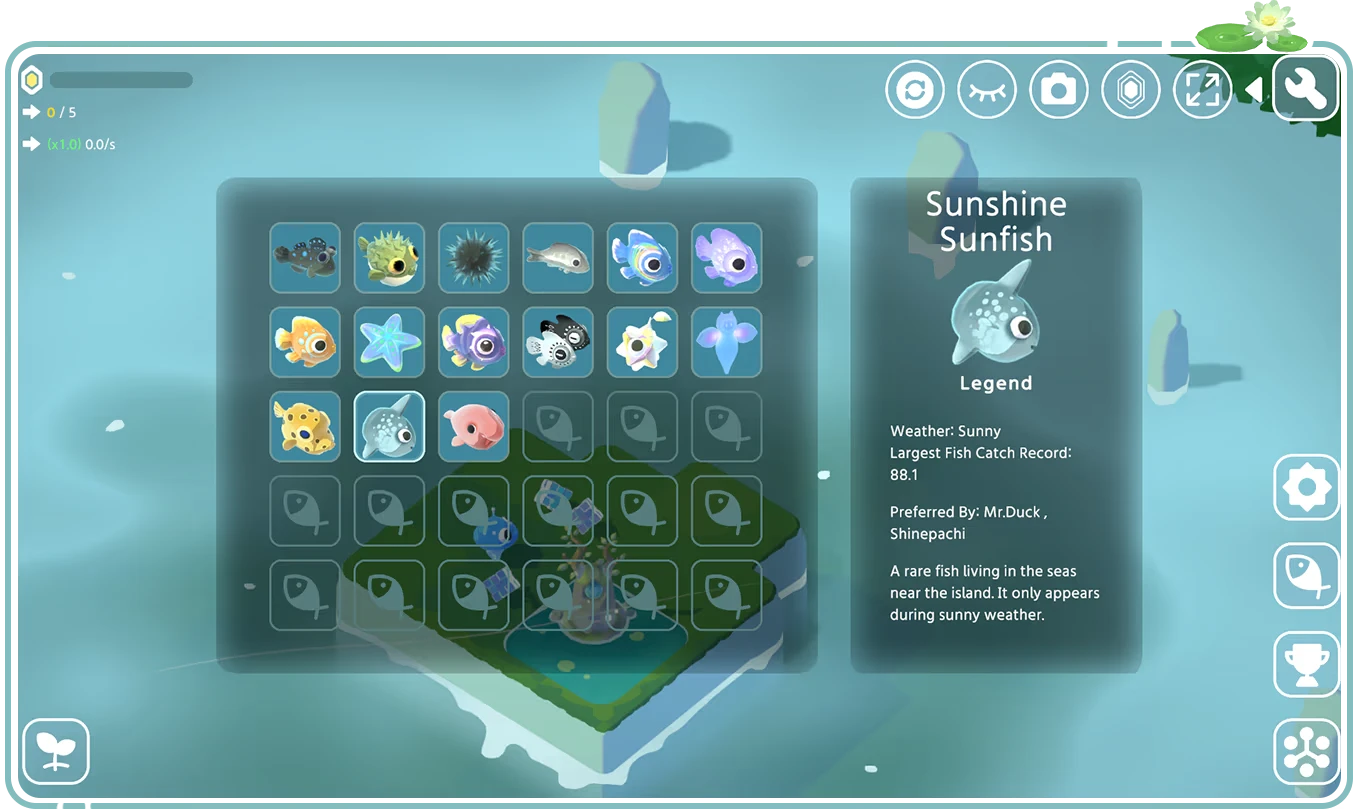Toggle UI visibility with the closed-eye icon
The image size is (1360, 809).
coord(987,88)
